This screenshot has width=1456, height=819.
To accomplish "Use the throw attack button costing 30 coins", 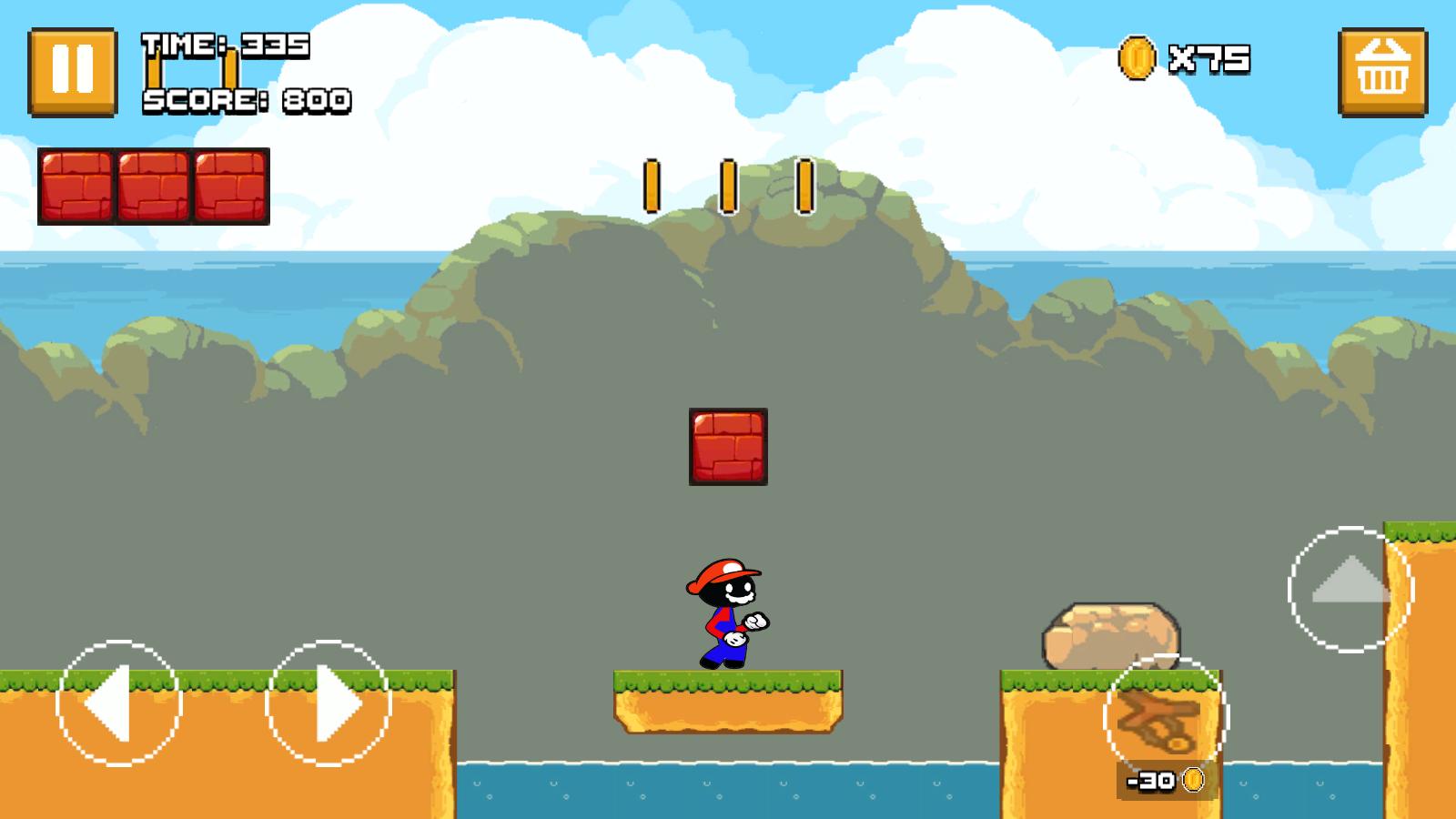I will click(x=1166, y=718).
